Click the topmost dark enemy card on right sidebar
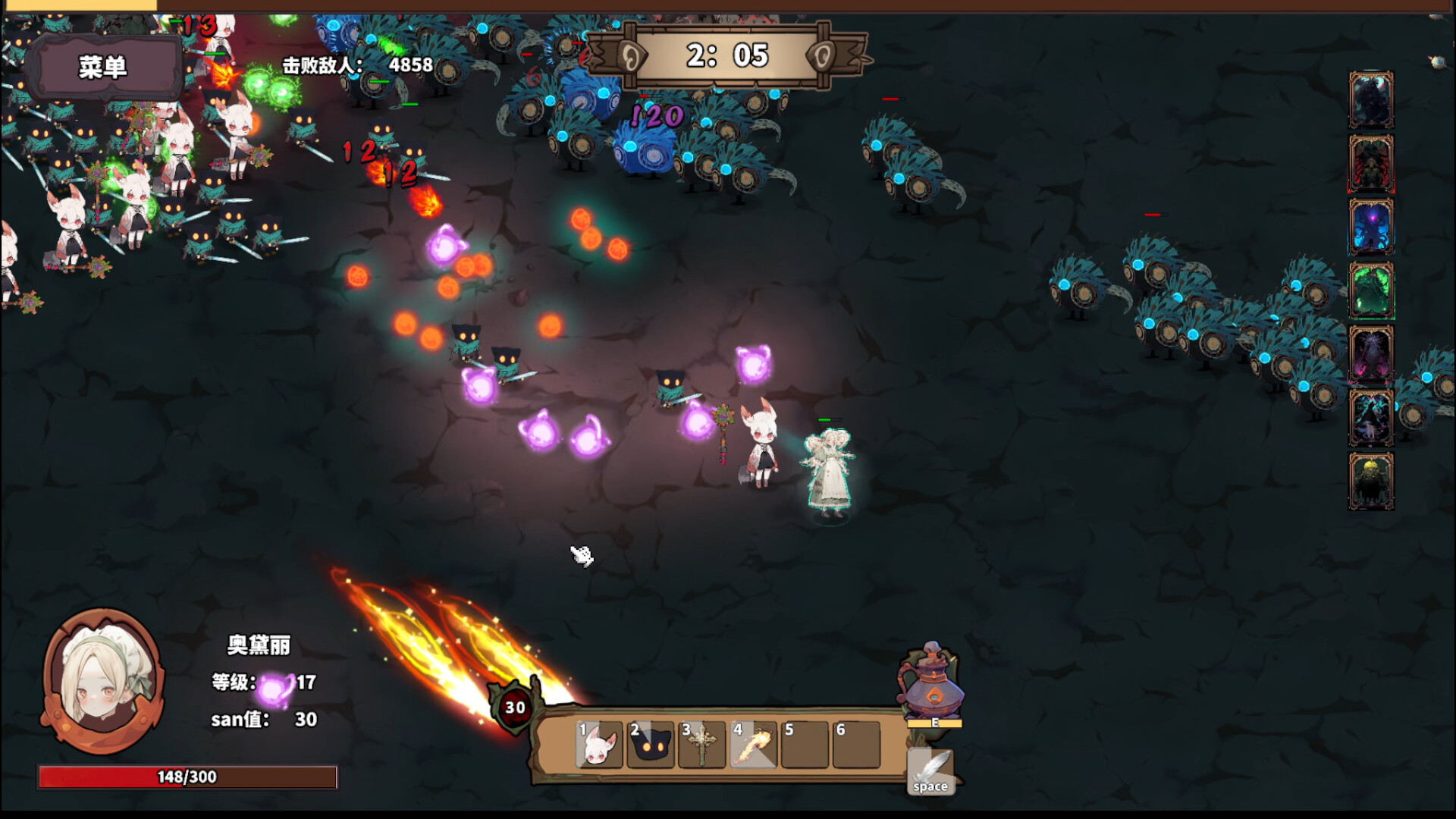The image size is (1456, 819). 1372,99
